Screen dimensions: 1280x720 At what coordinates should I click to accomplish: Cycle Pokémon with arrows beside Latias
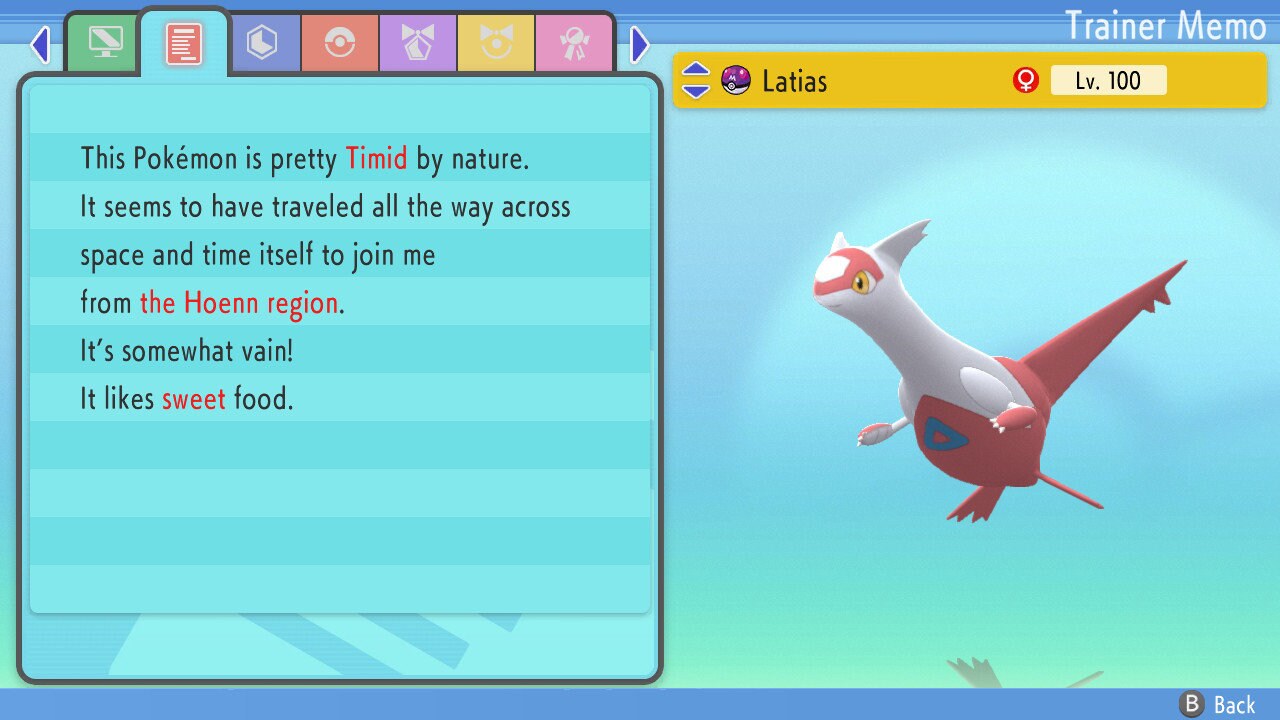[x=696, y=80]
